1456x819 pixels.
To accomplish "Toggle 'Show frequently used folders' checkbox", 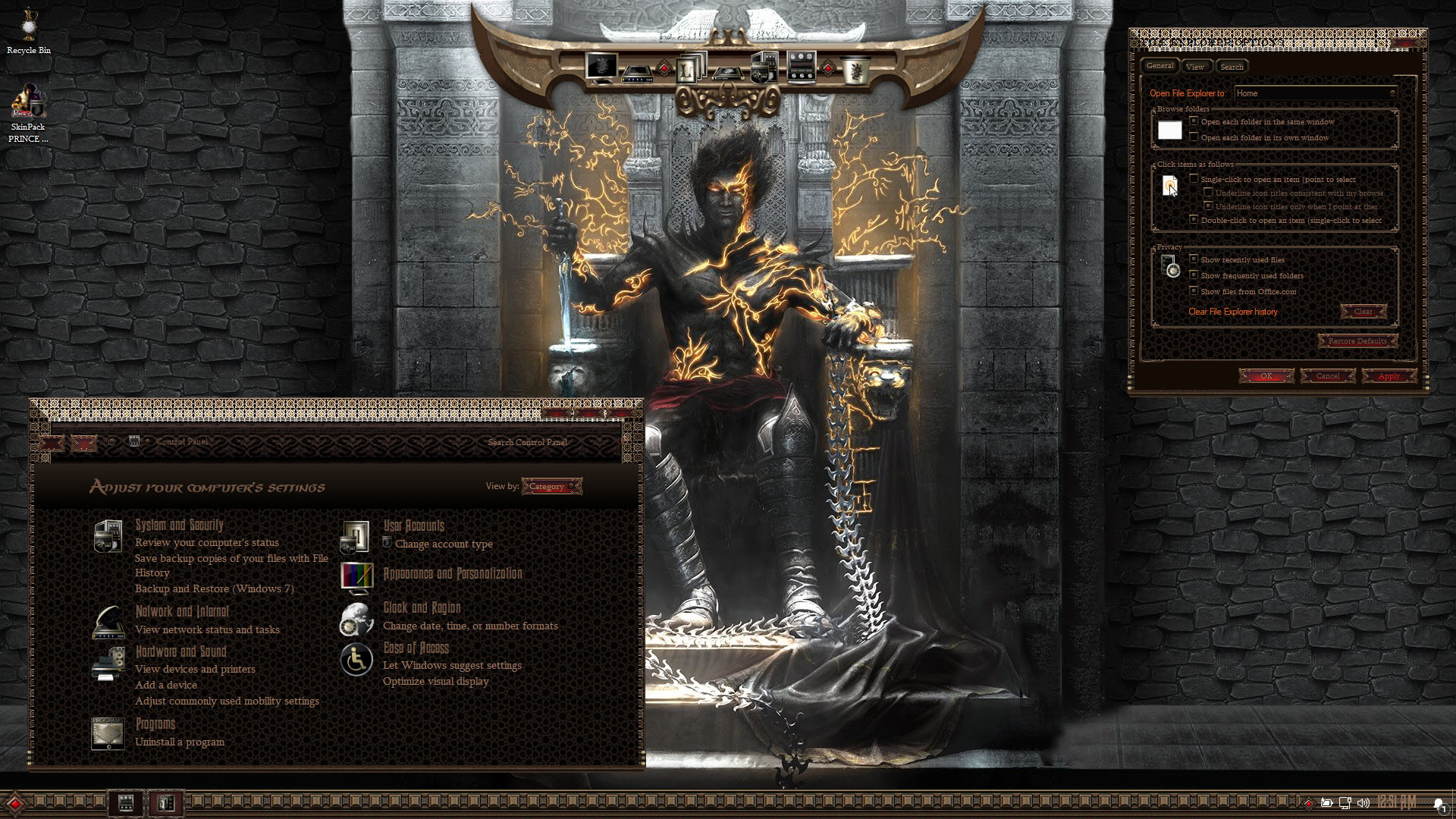I will [x=1194, y=275].
